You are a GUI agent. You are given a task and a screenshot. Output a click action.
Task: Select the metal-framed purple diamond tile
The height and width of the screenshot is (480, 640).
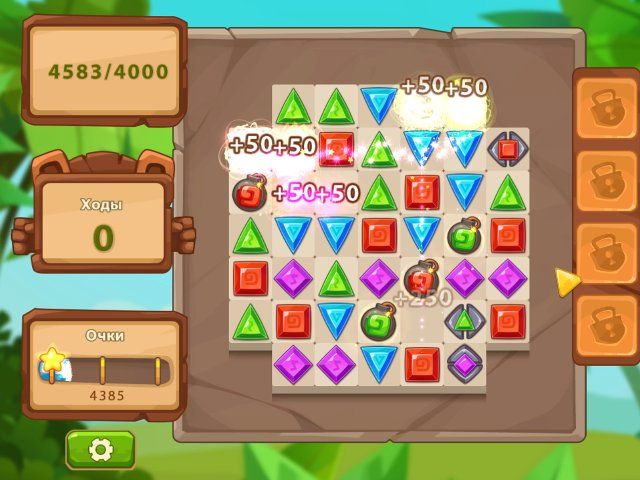pyautogui.click(x=464, y=361)
